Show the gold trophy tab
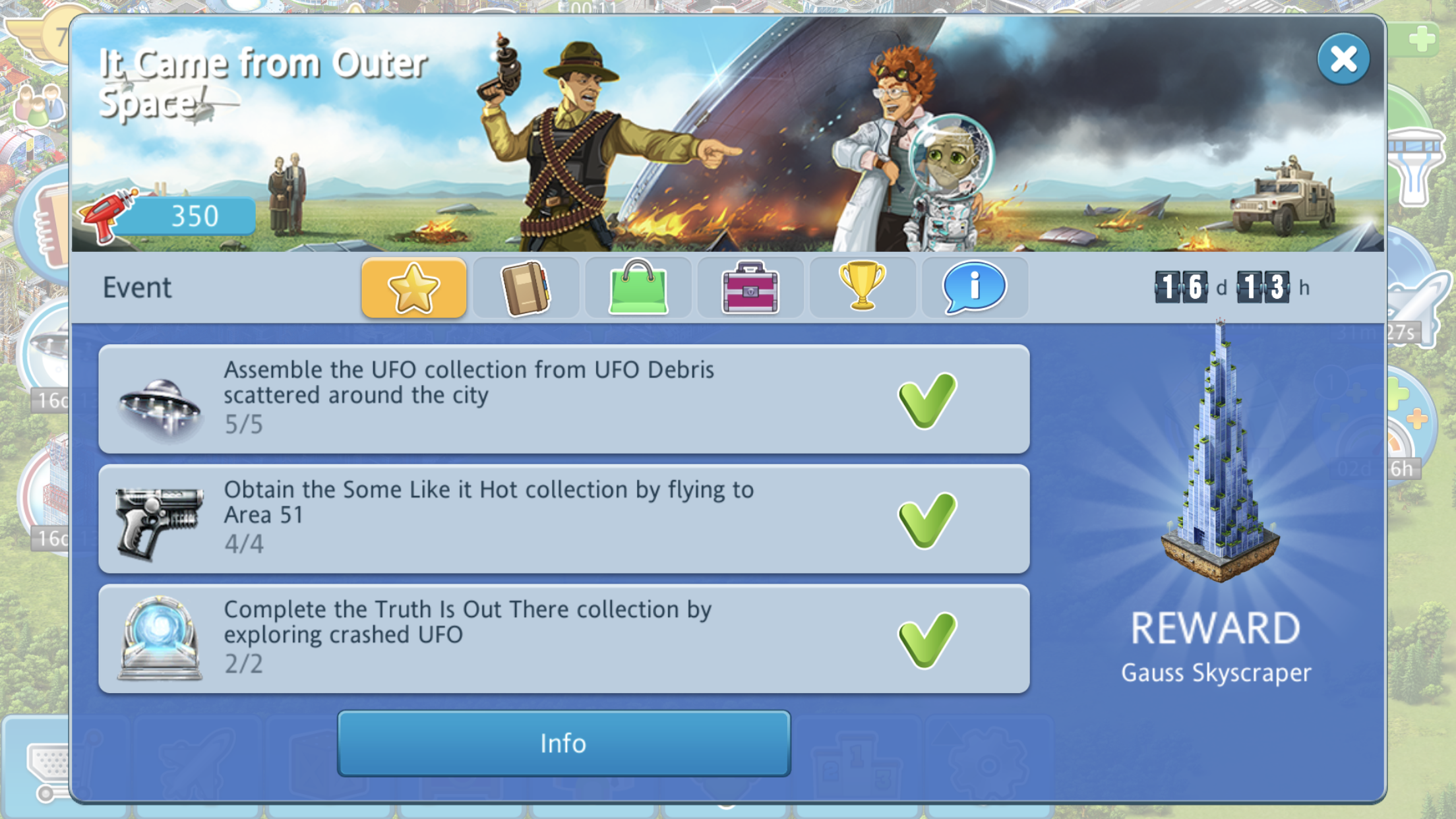Screen dimensions: 1456x819 (862, 288)
